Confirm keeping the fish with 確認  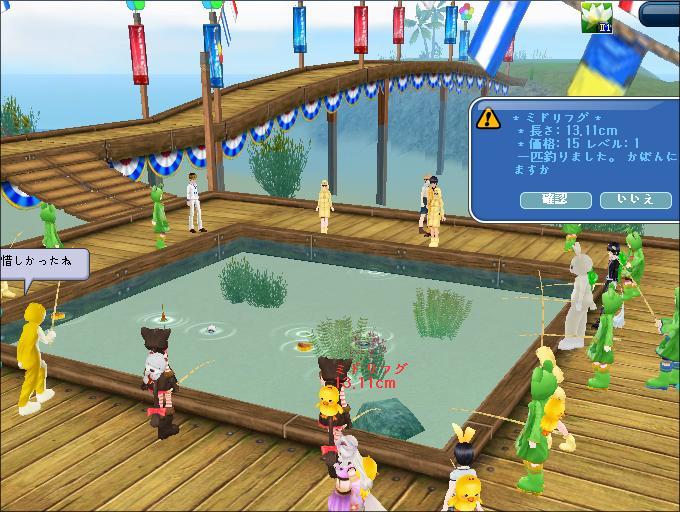[x=555, y=200]
